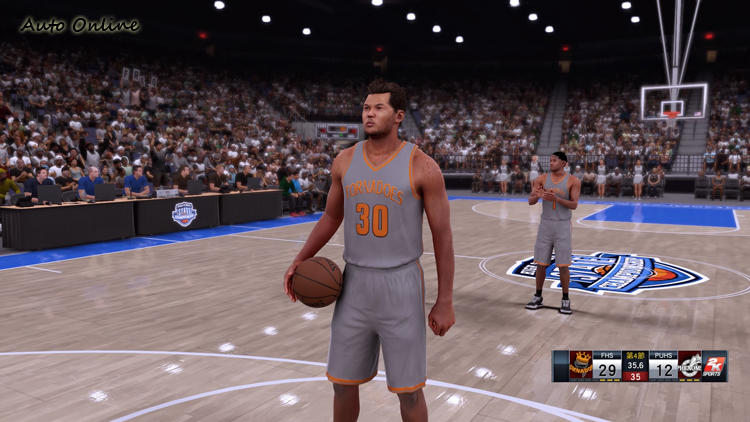Click the FHS team logo on scoreboard
750x422 pixels.
pos(581,365)
